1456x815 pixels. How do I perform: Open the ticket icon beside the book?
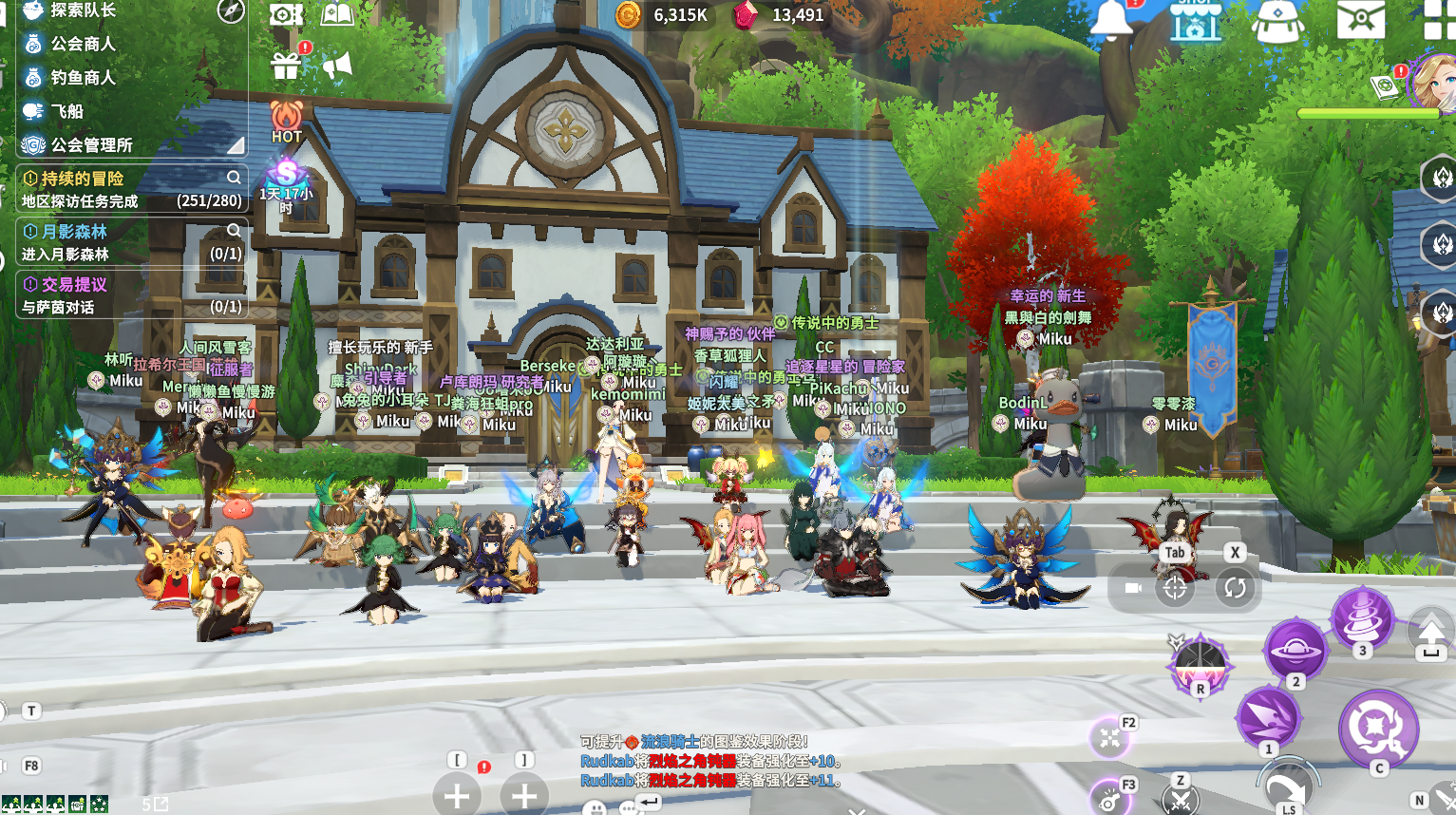[285, 14]
